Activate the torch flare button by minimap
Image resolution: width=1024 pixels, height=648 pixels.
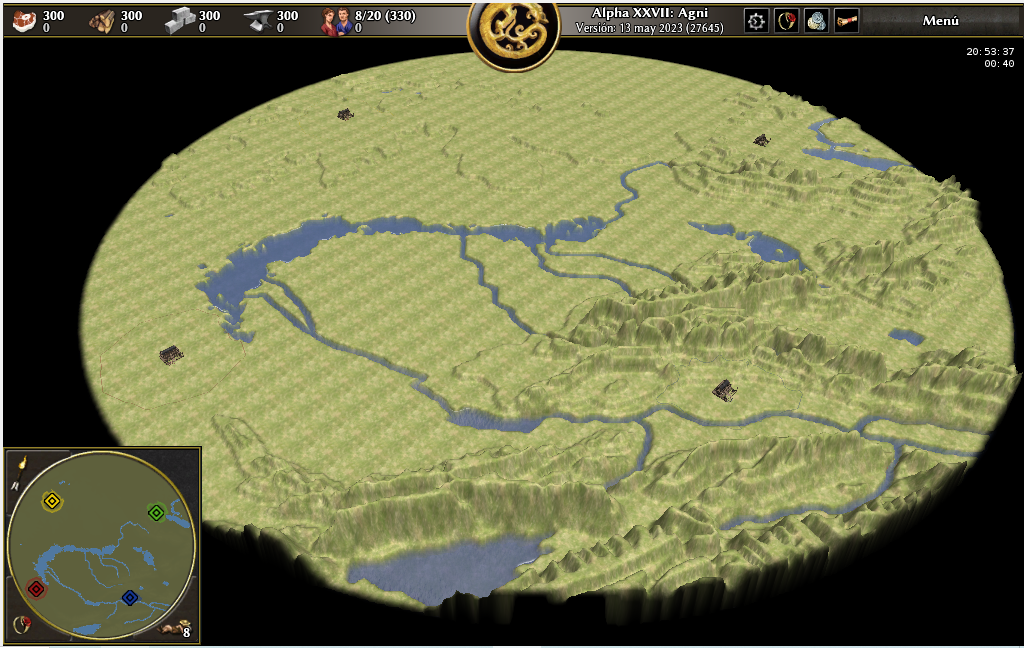click(20, 462)
